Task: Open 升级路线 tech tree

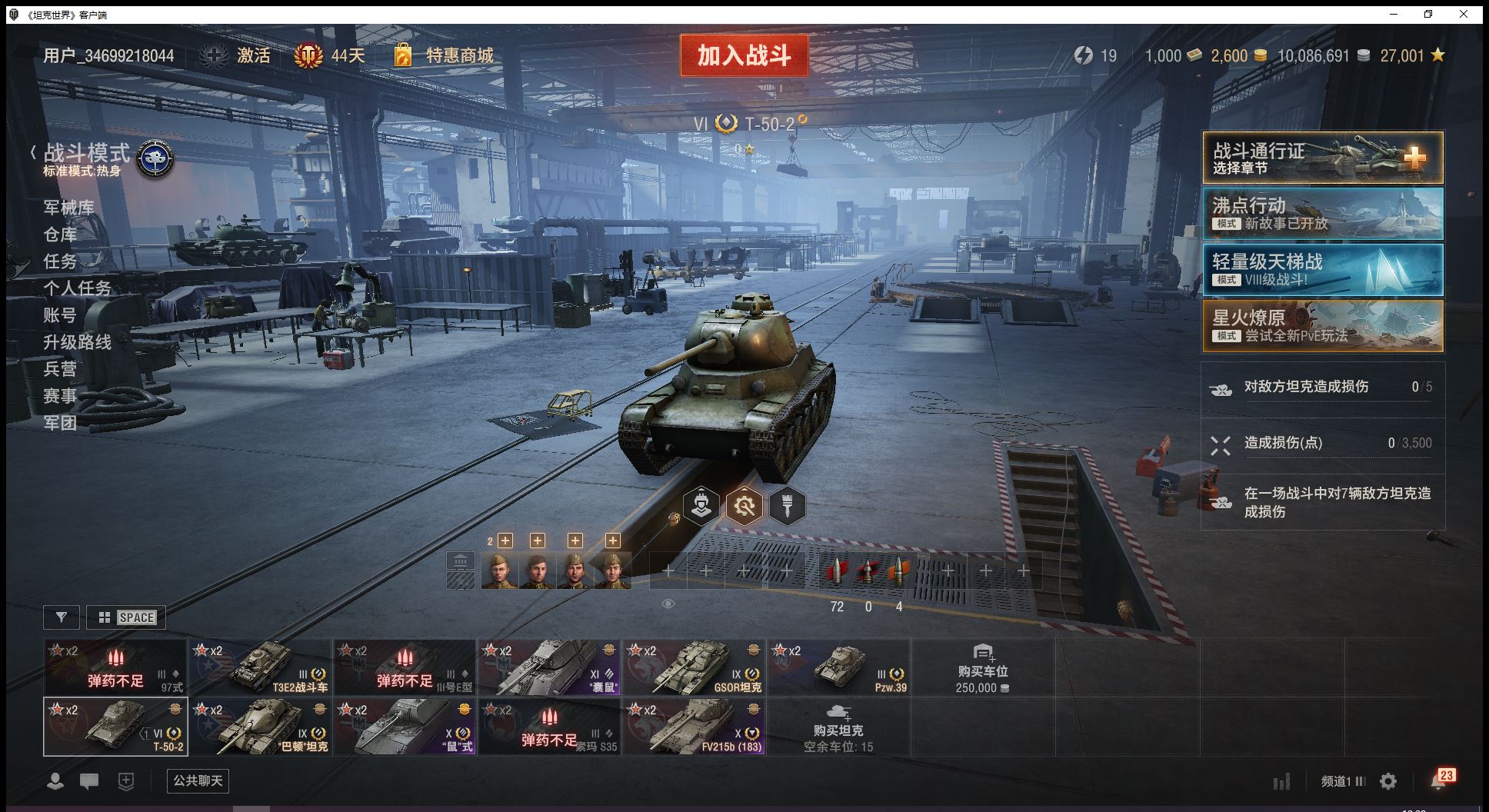Action: pos(77,342)
